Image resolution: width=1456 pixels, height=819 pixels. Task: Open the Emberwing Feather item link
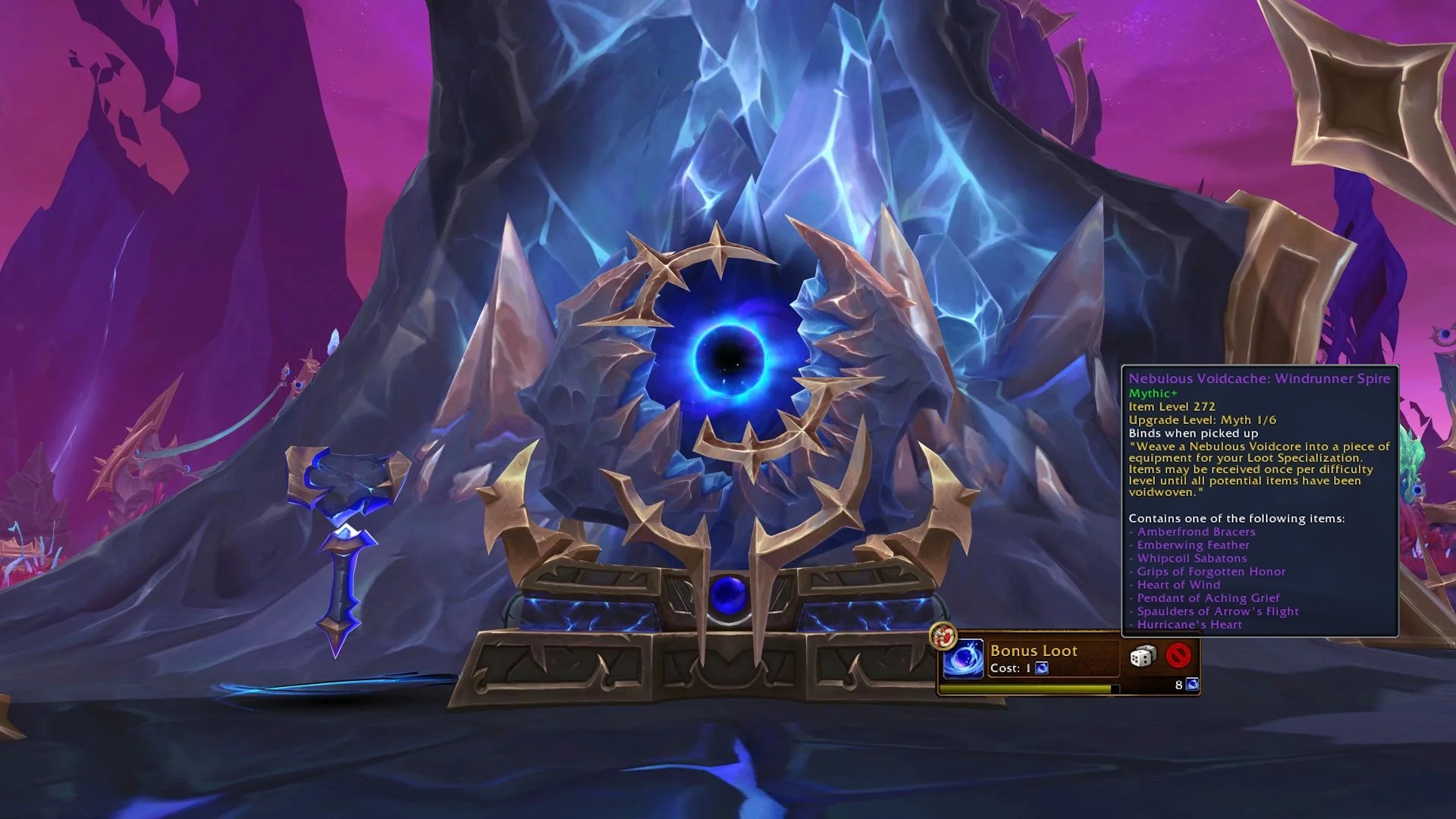1192,544
